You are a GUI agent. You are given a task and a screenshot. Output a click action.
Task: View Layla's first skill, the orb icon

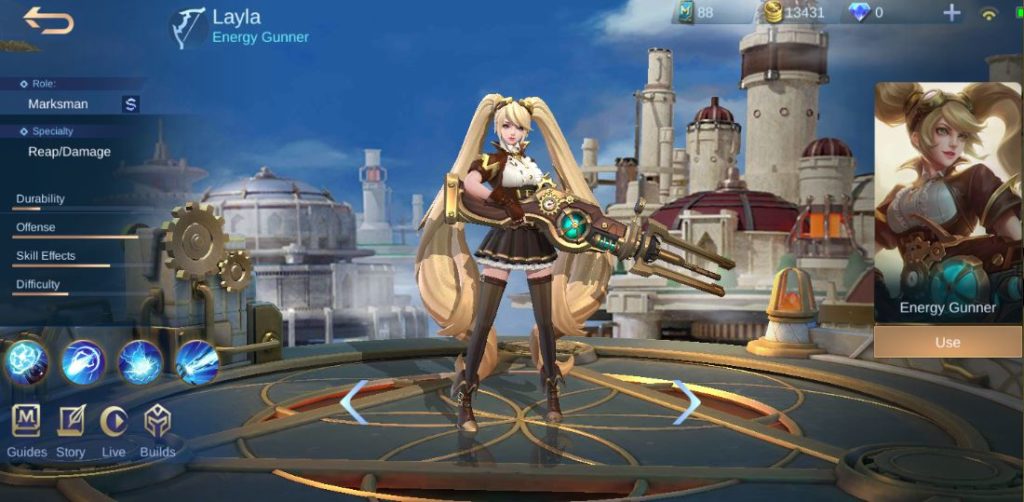[x=26, y=361]
